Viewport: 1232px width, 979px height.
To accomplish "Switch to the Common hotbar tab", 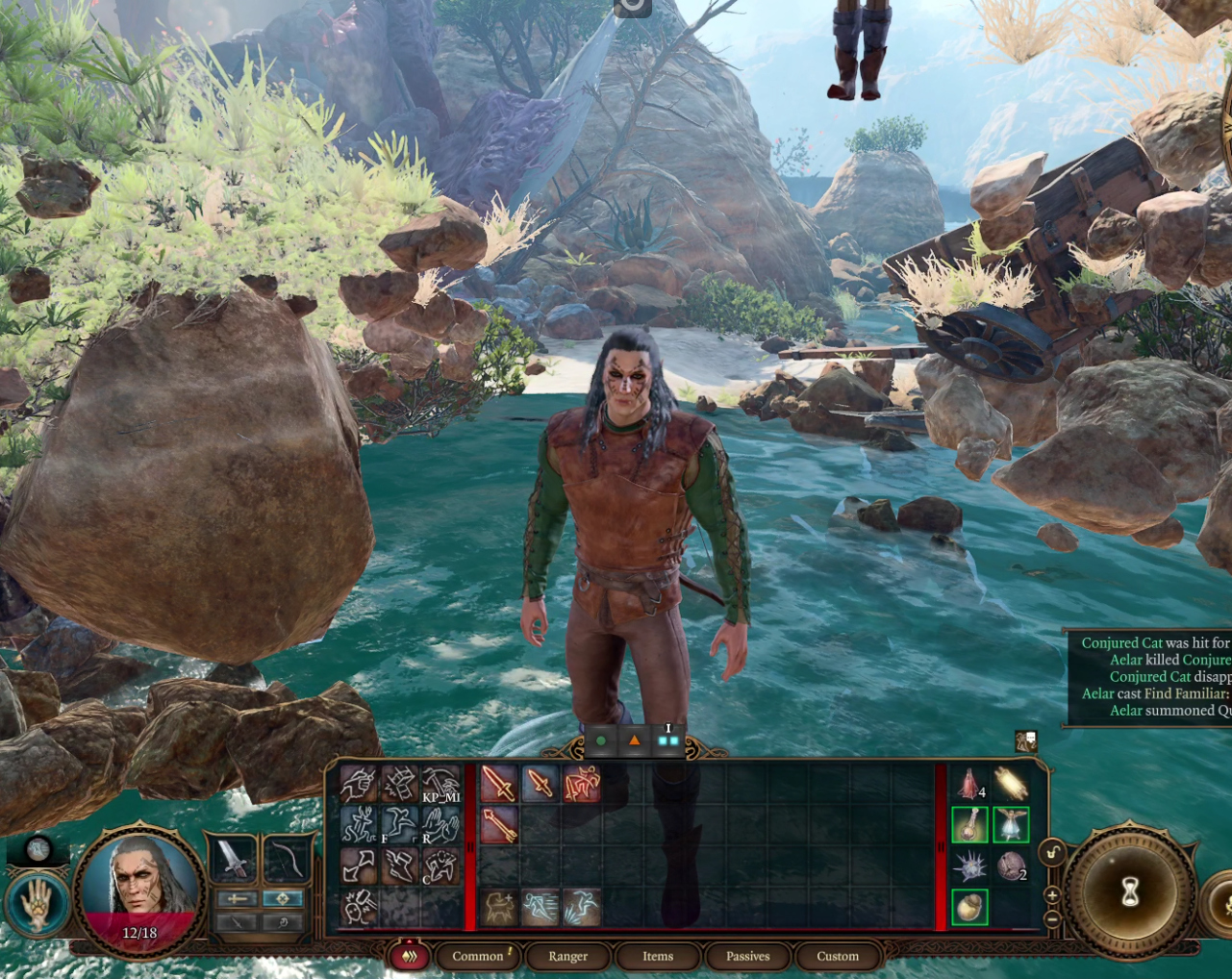I will (x=478, y=956).
